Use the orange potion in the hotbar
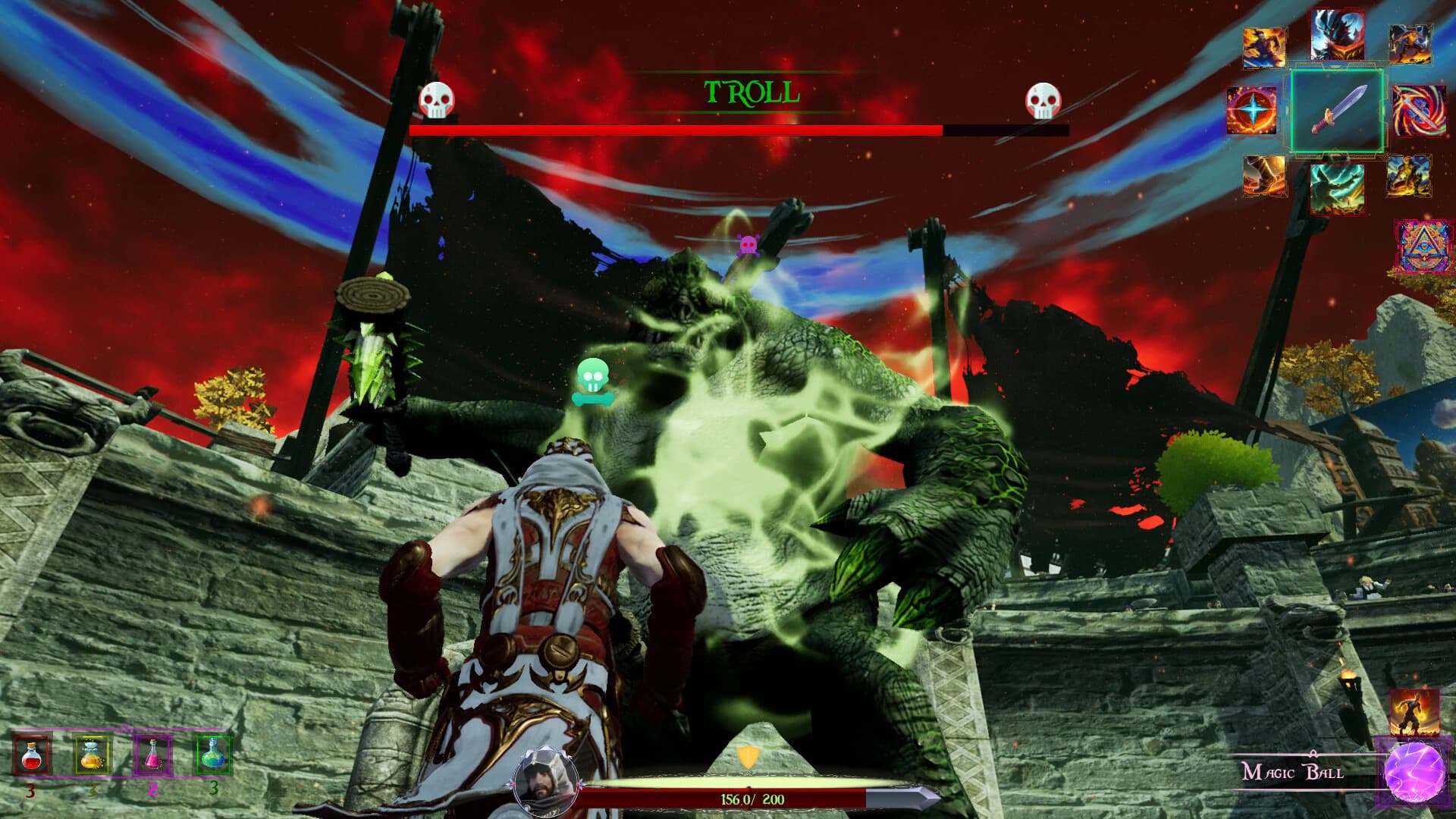This screenshot has height=819, width=1456. (x=92, y=755)
